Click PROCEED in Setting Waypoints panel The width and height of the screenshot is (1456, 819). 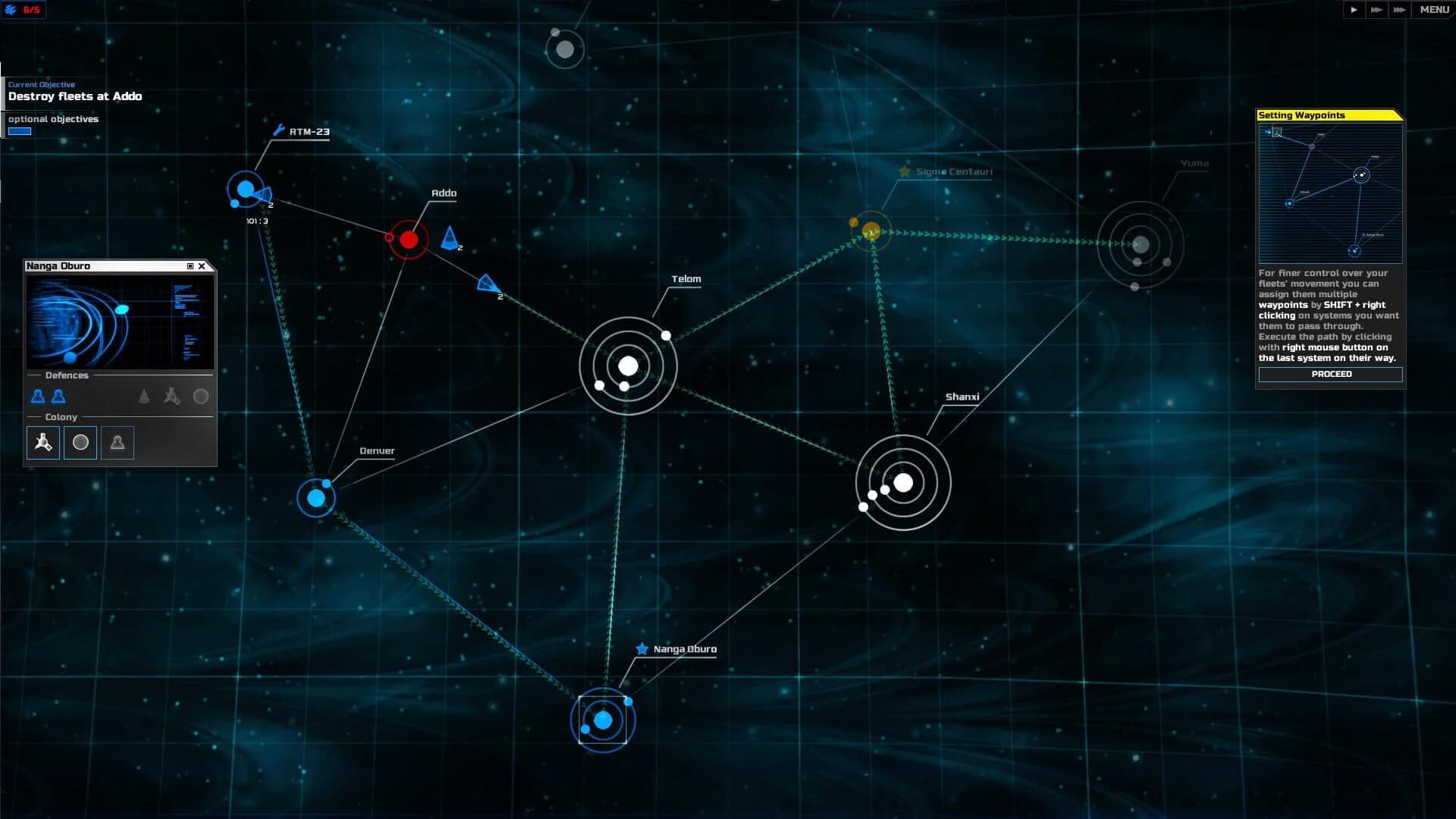1331,374
